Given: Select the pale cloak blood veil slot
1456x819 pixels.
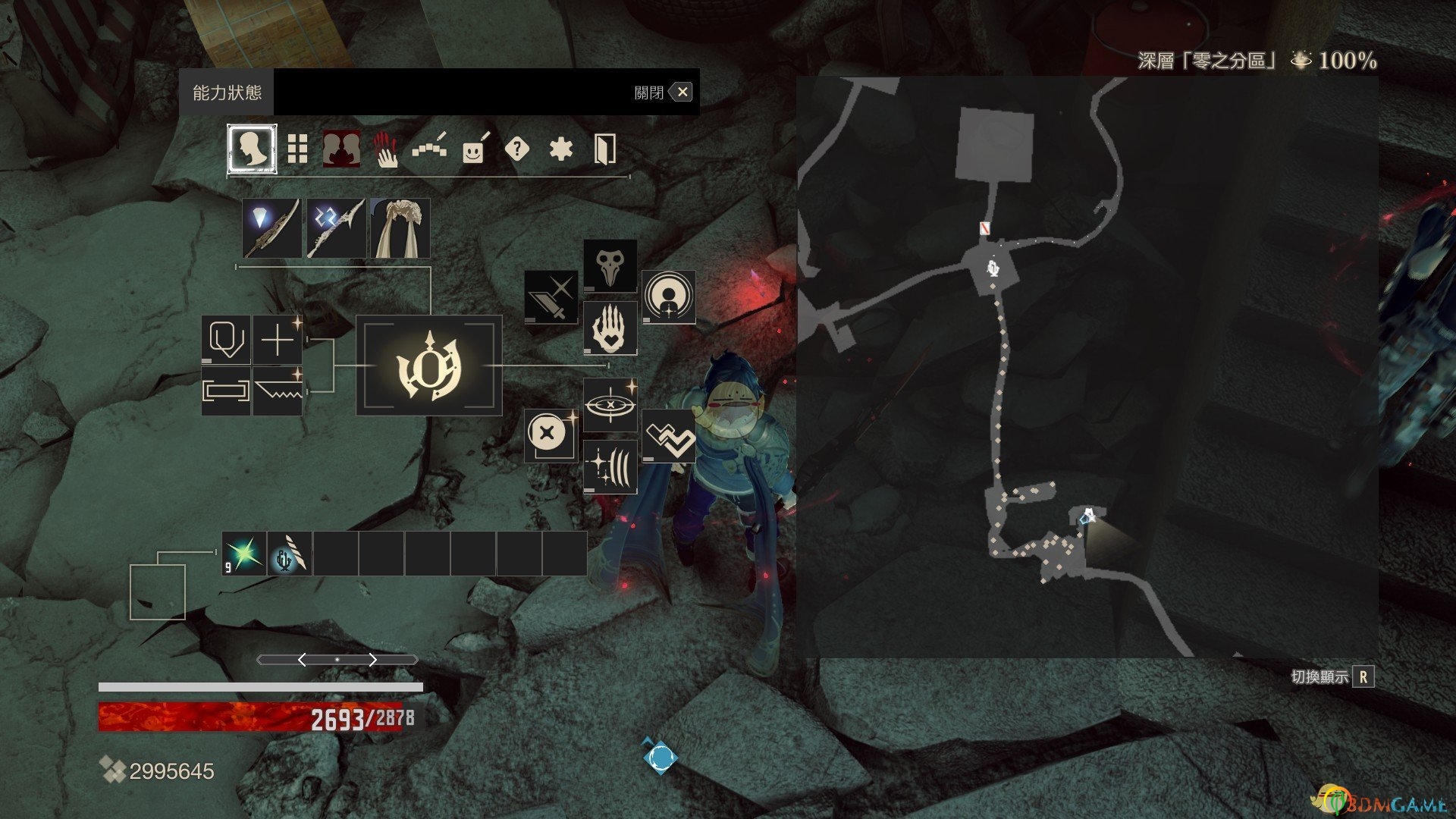Looking at the screenshot, I should pos(400,228).
